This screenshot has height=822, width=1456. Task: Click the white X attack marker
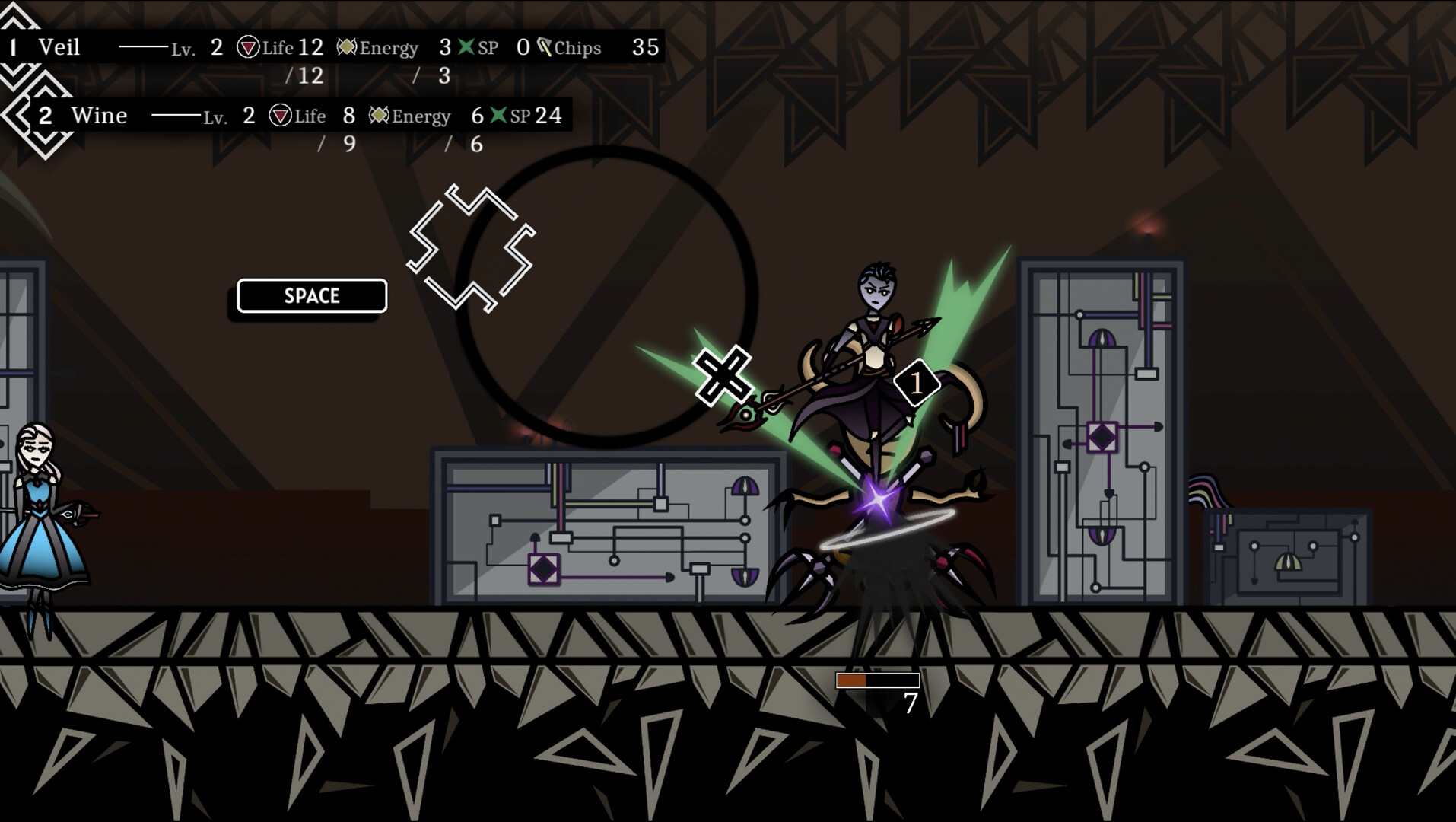tap(724, 374)
